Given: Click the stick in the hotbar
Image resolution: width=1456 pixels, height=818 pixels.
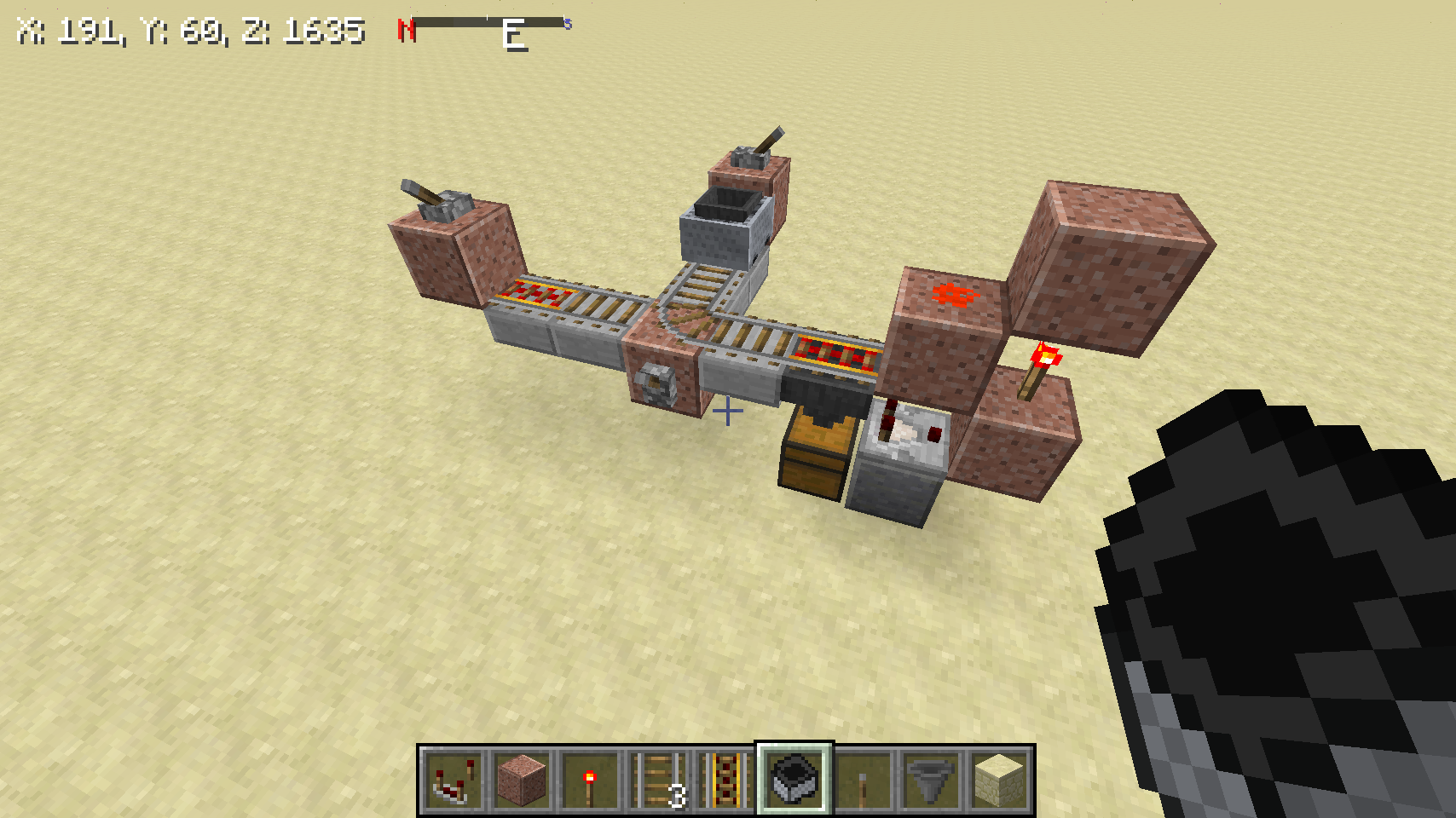Looking at the screenshot, I should tap(863, 777).
